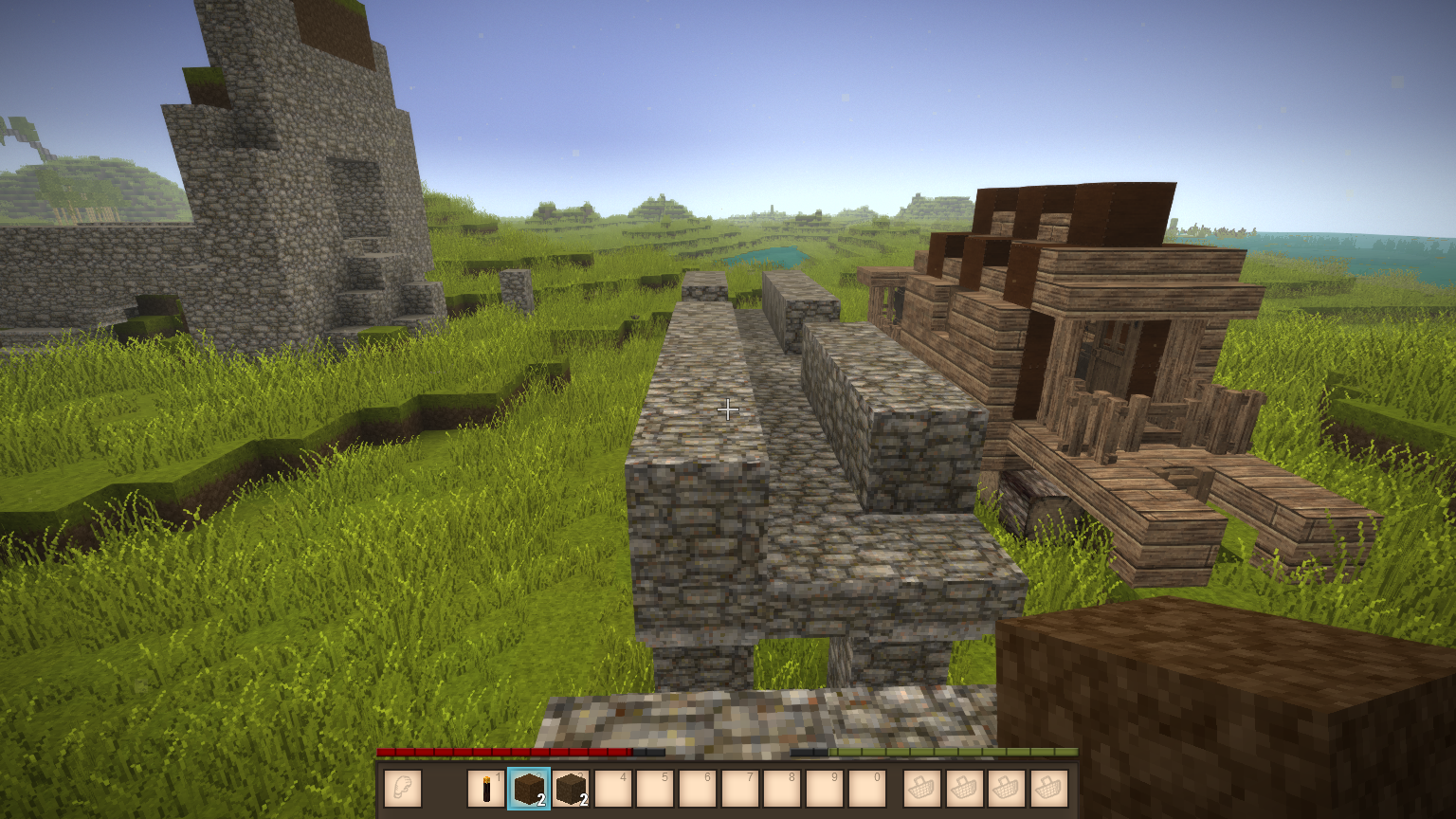Select the torch in hotbar slot 1

[x=486, y=789]
